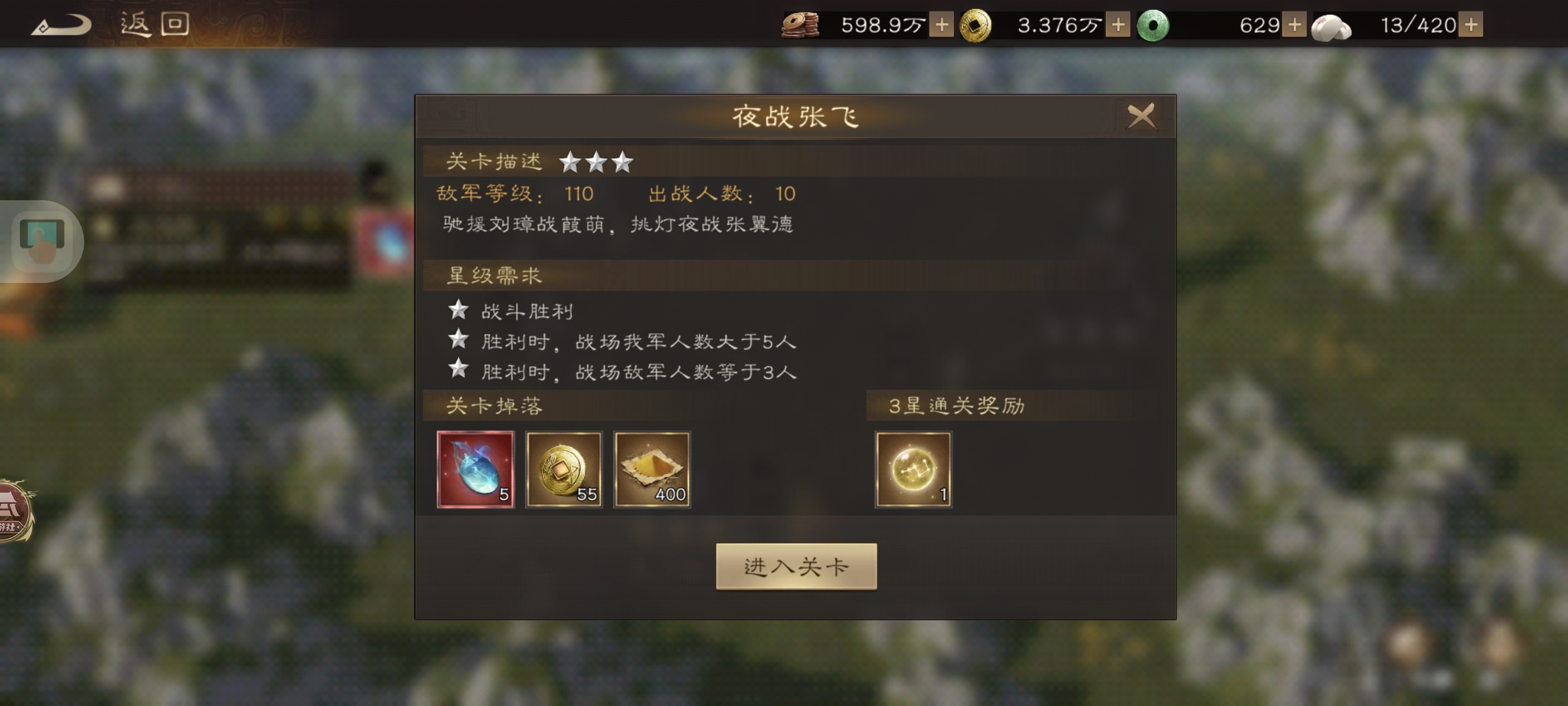Inspect the scroll drop item x400
Screen dimensions: 1568x706
(653, 469)
